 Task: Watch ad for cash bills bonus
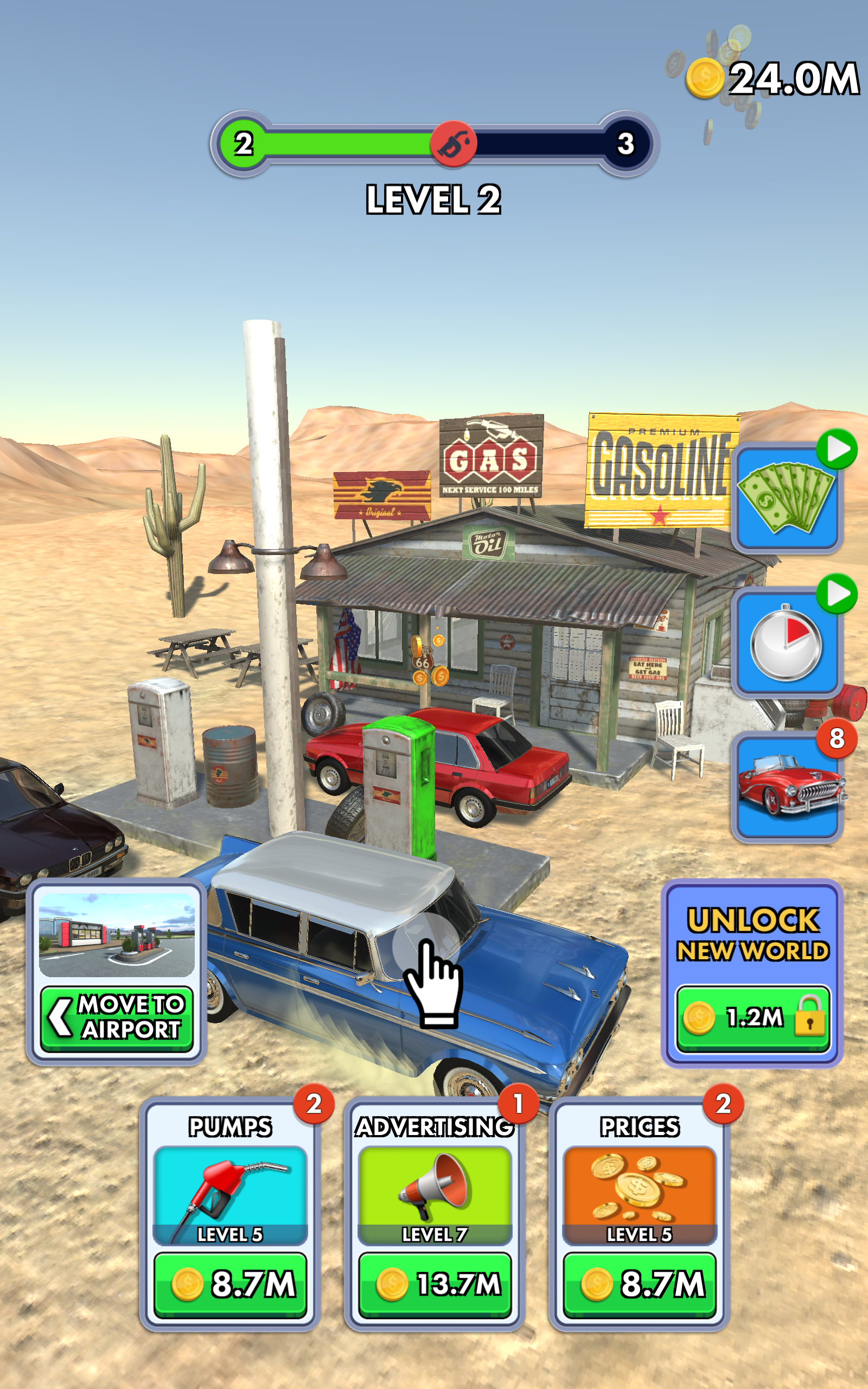point(787,498)
